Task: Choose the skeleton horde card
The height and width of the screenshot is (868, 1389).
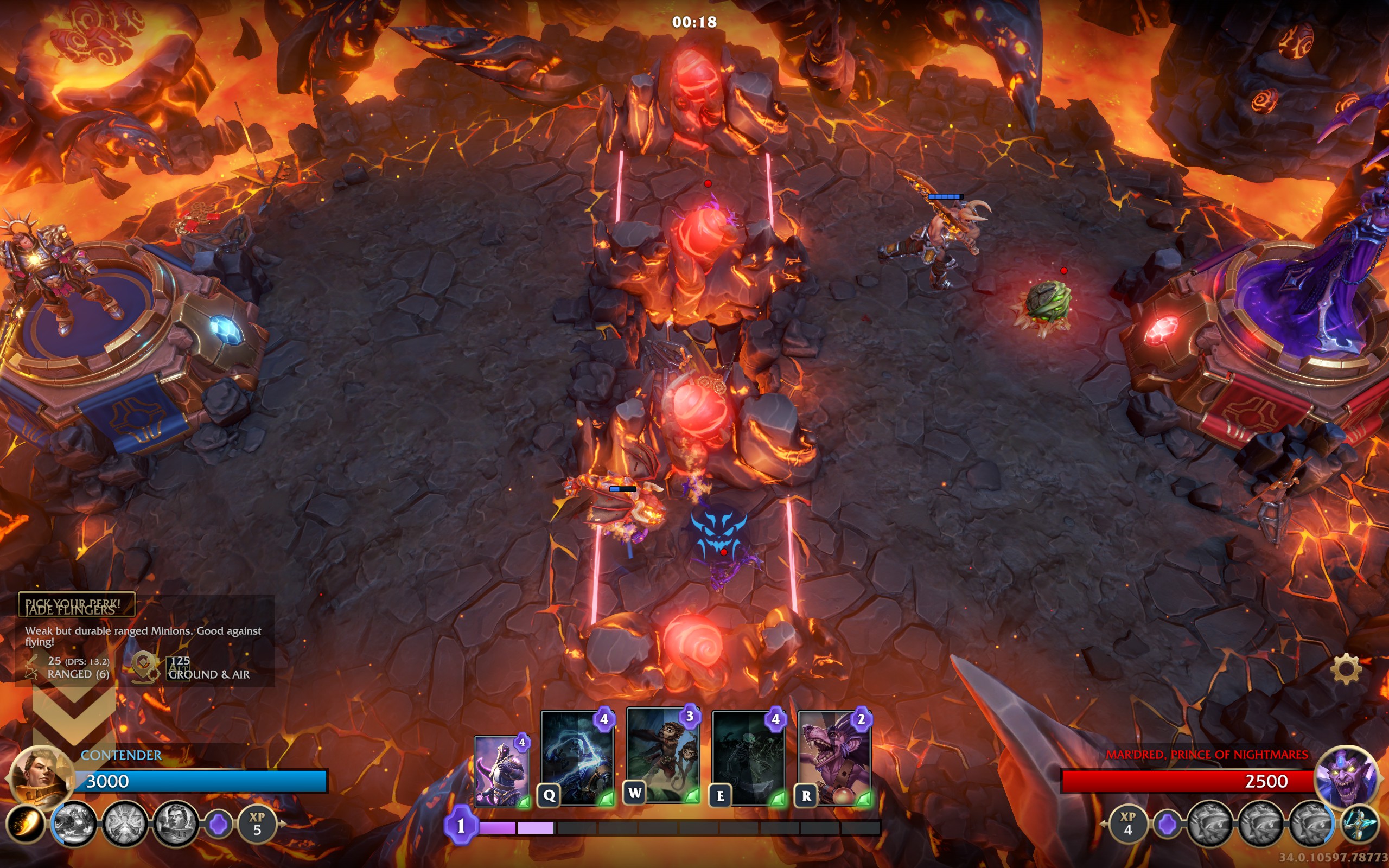Action: [748, 757]
